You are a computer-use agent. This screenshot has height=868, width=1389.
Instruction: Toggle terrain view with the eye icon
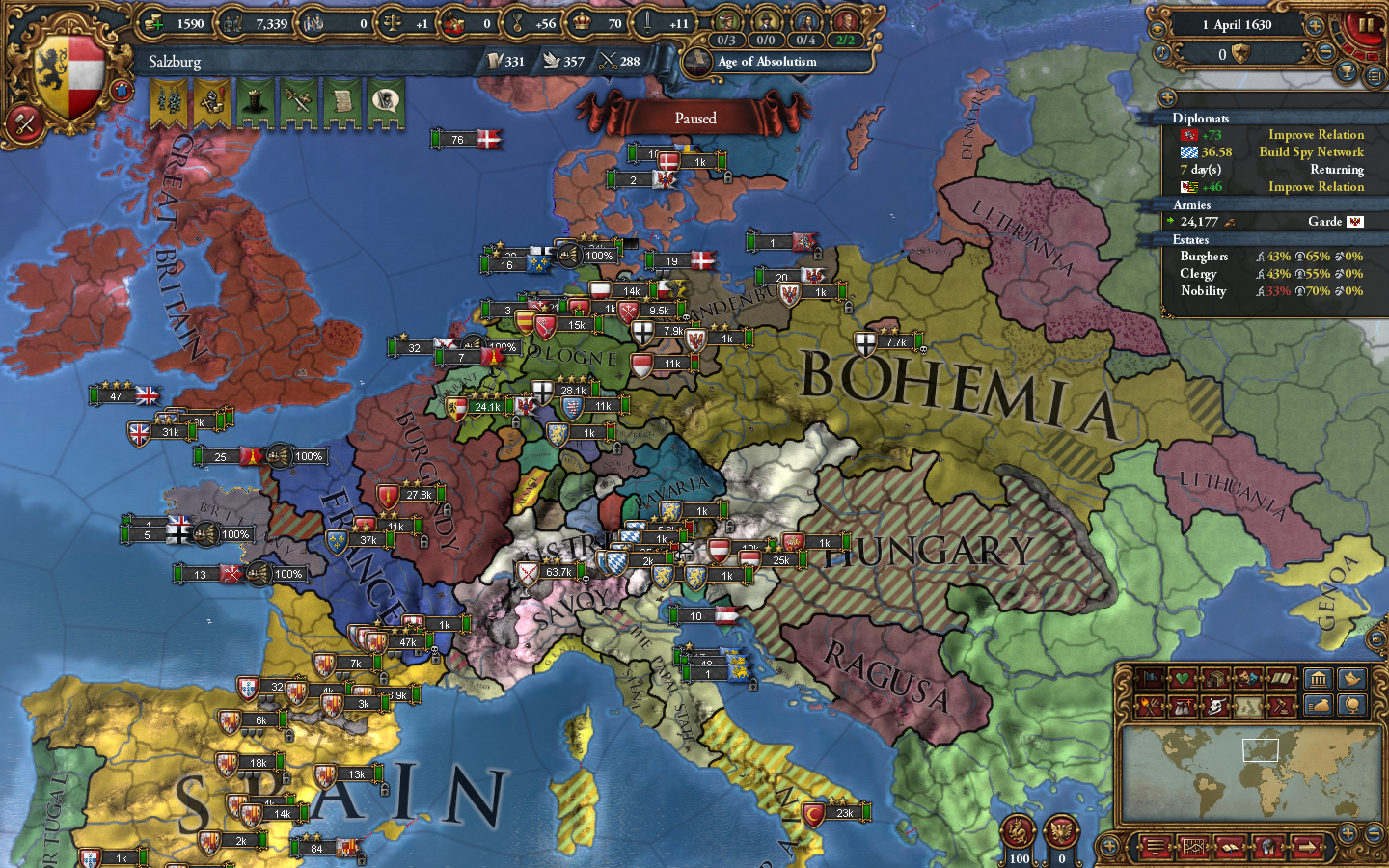[x=1158, y=29]
